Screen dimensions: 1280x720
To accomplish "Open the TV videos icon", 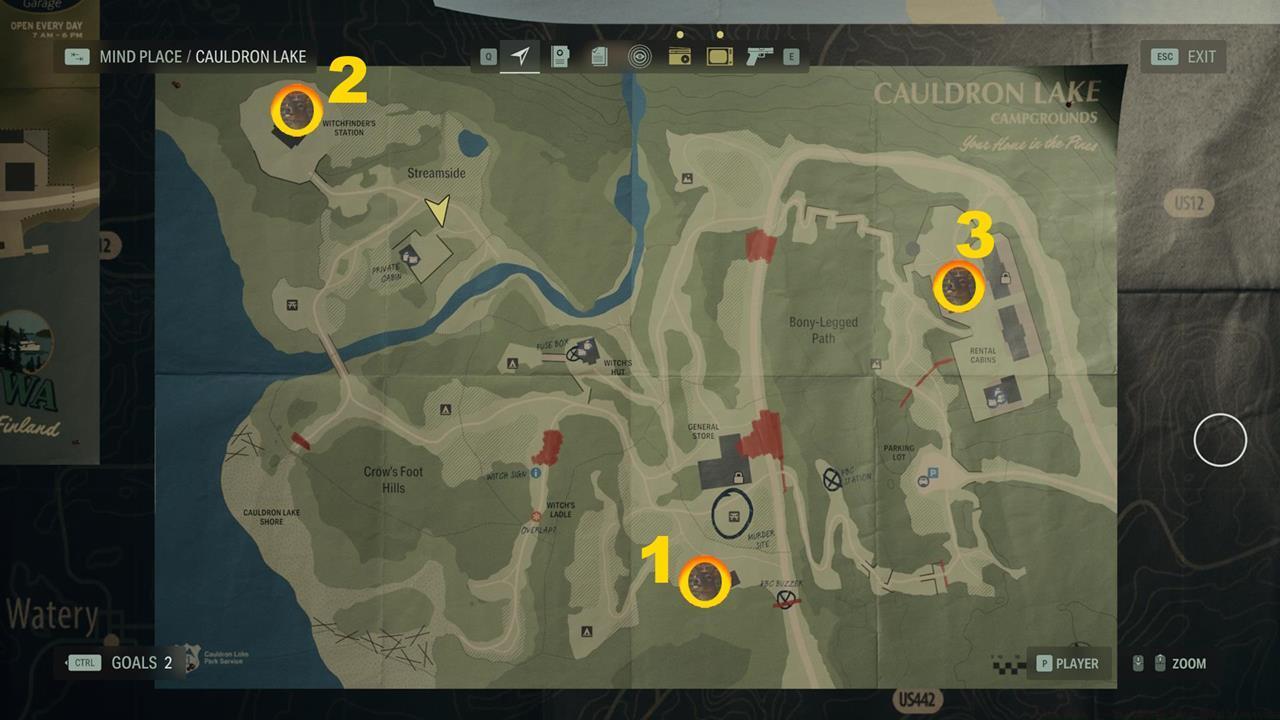I will point(719,57).
